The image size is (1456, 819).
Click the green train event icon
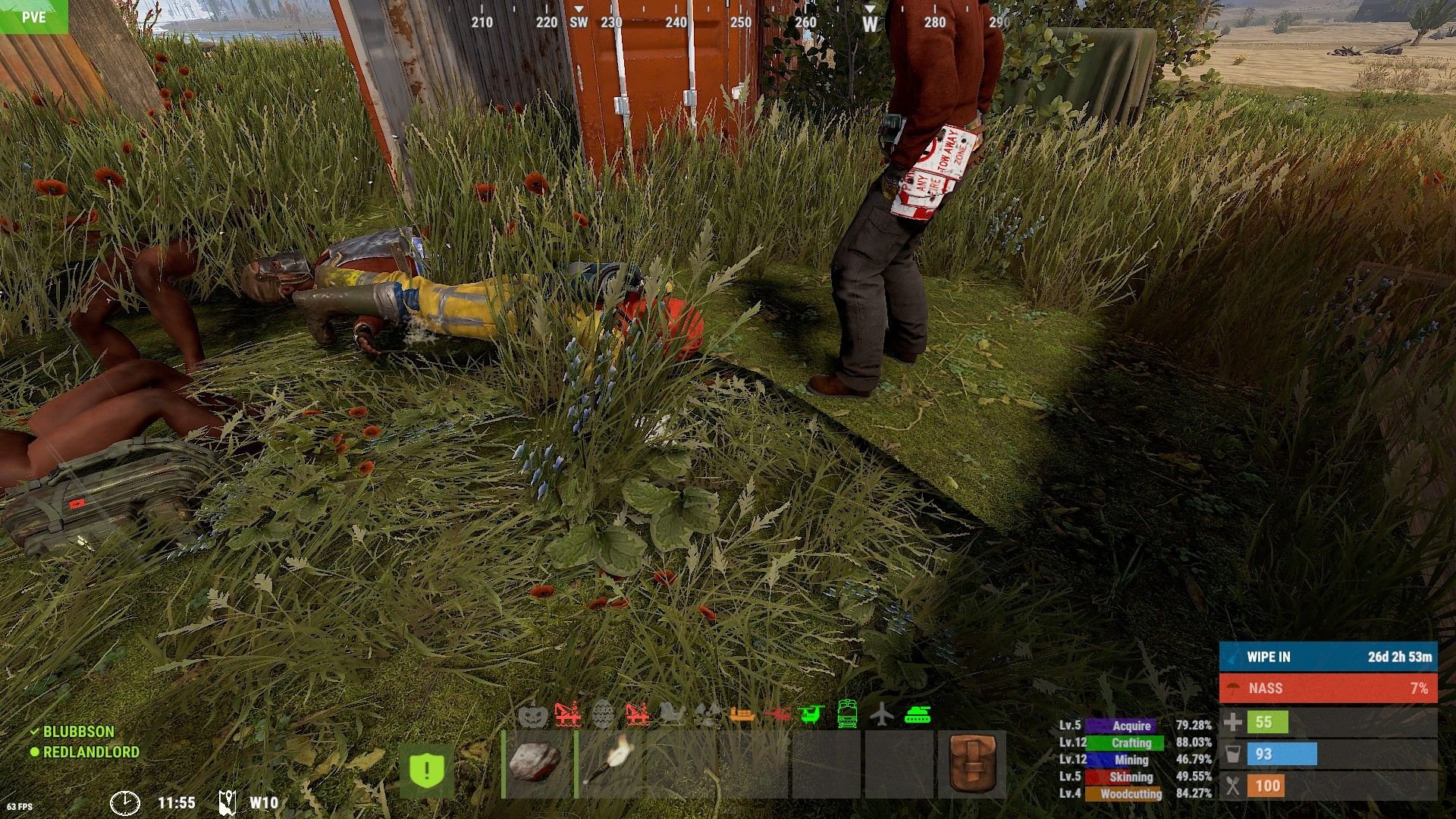click(x=847, y=714)
